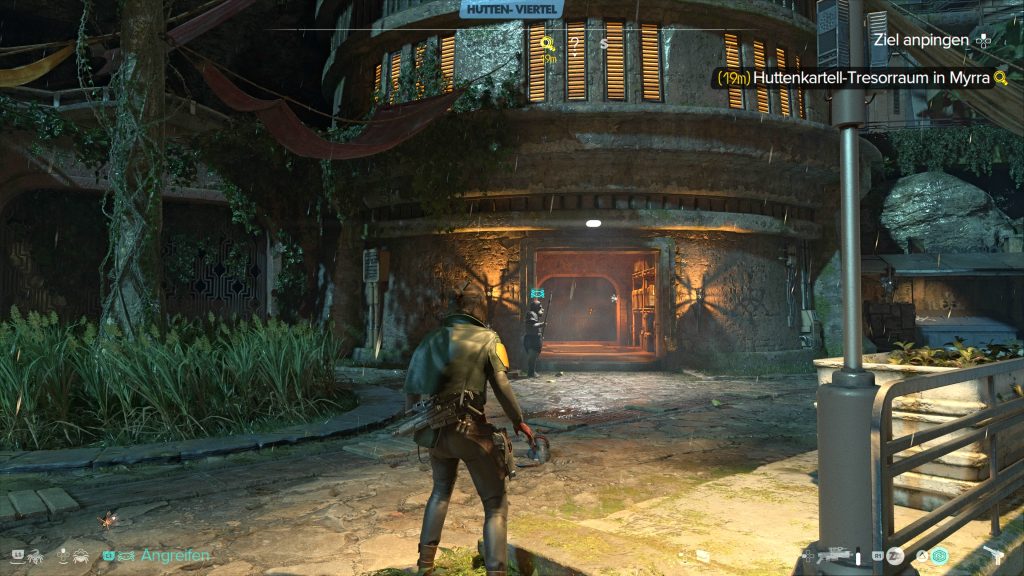This screenshot has height=576, width=1024.
Task: Select the blaster rifle weapon icon
Action: pos(838,555)
